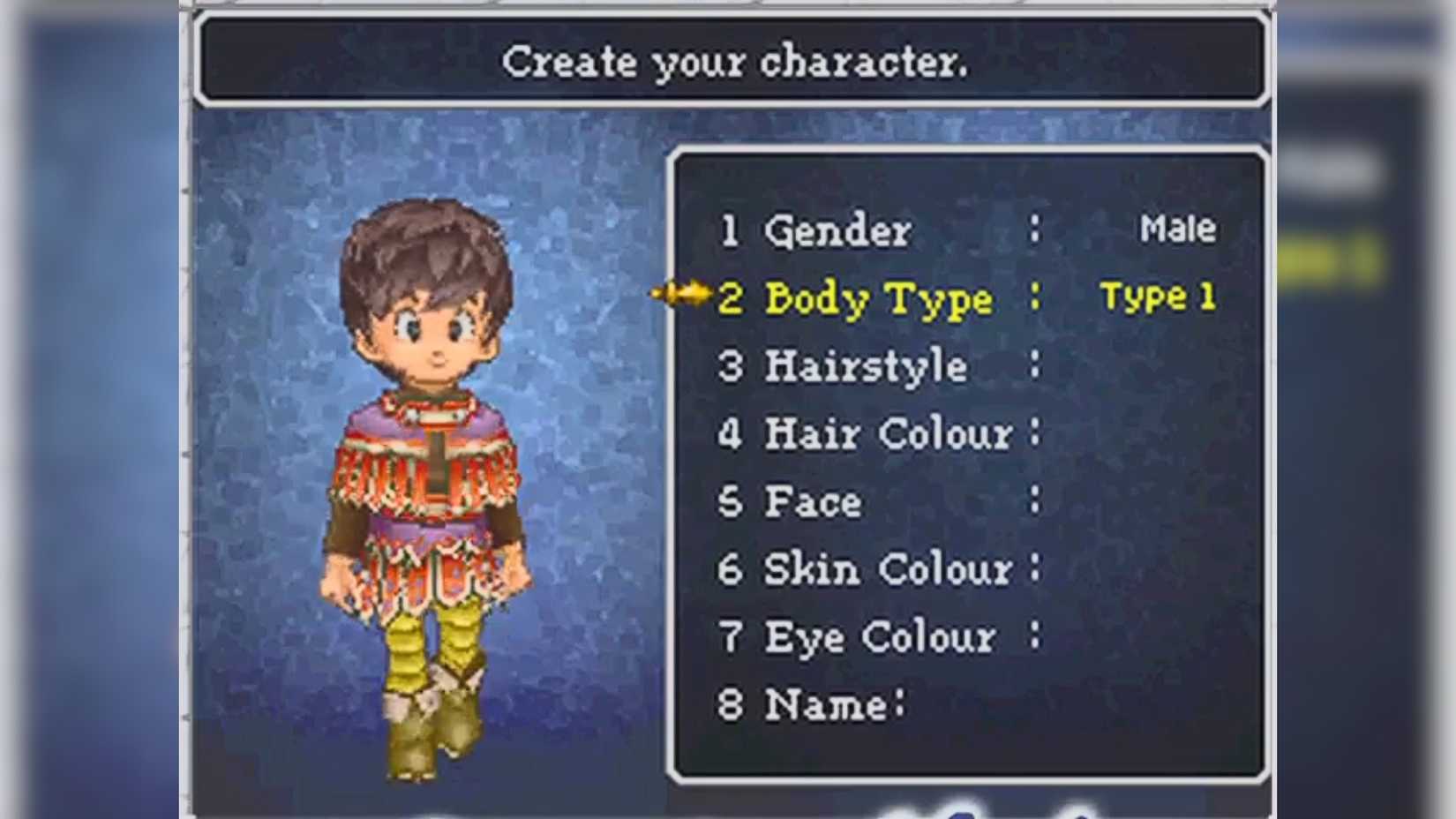
Task: Open the Skin Colour option
Action: 887,569
